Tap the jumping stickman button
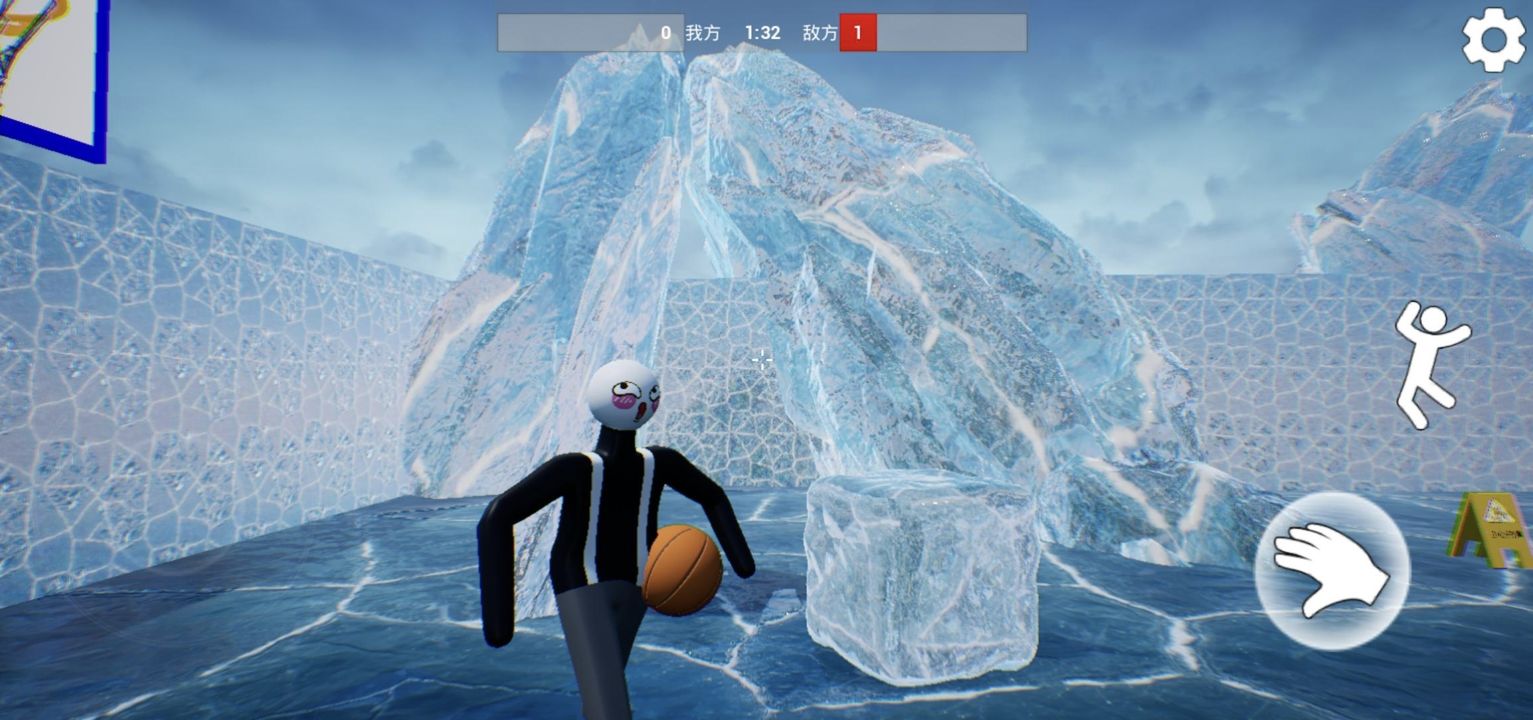This screenshot has width=1533, height=720. 1431,364
